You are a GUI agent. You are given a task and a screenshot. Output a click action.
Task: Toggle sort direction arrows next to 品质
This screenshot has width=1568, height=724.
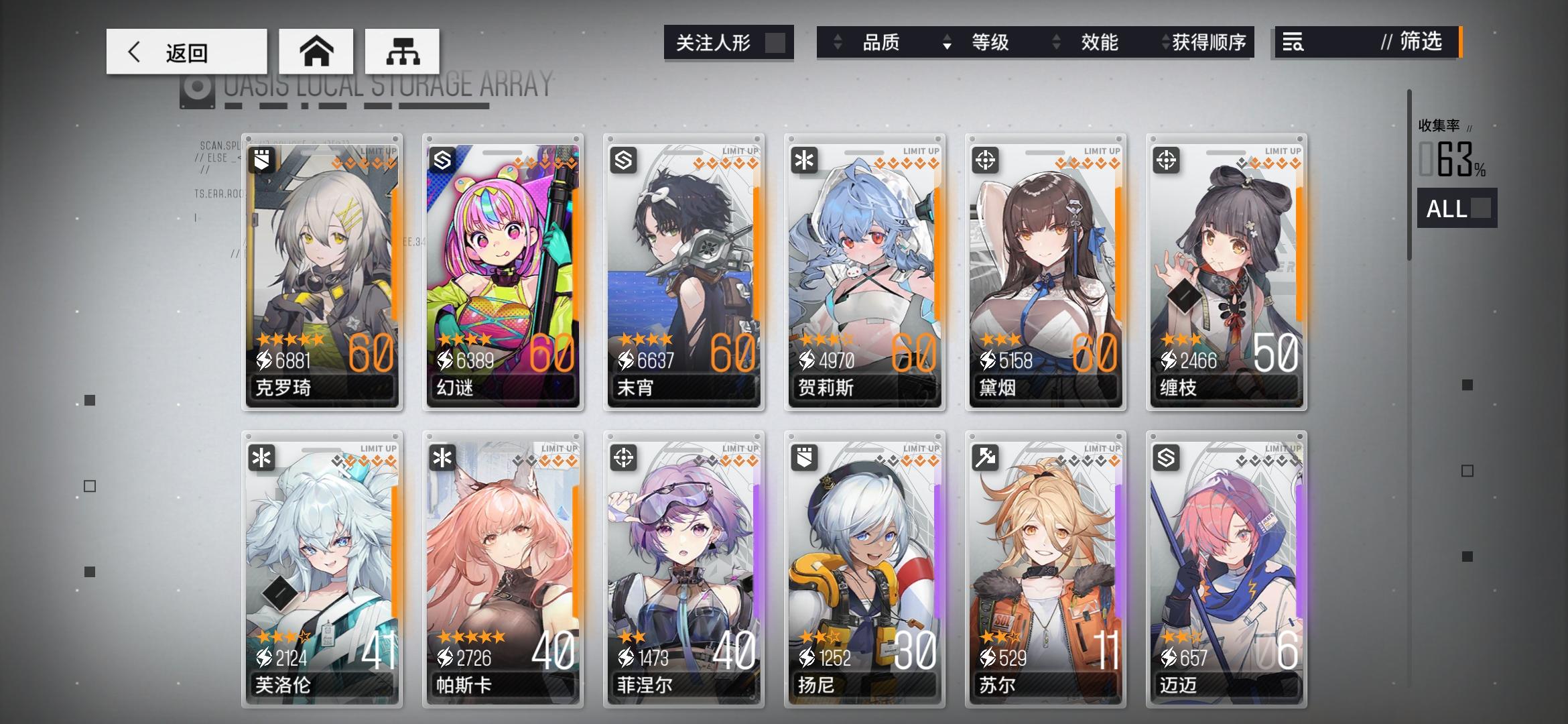click(838, 43)
